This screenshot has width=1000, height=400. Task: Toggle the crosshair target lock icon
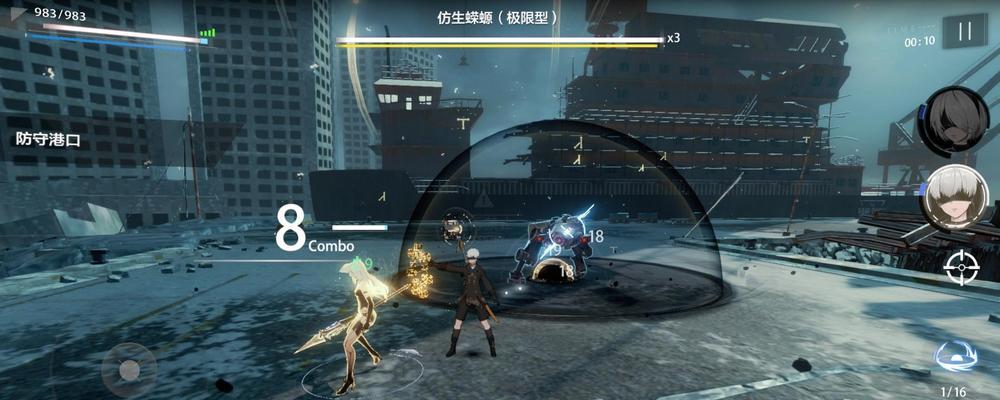click(958, 265)
